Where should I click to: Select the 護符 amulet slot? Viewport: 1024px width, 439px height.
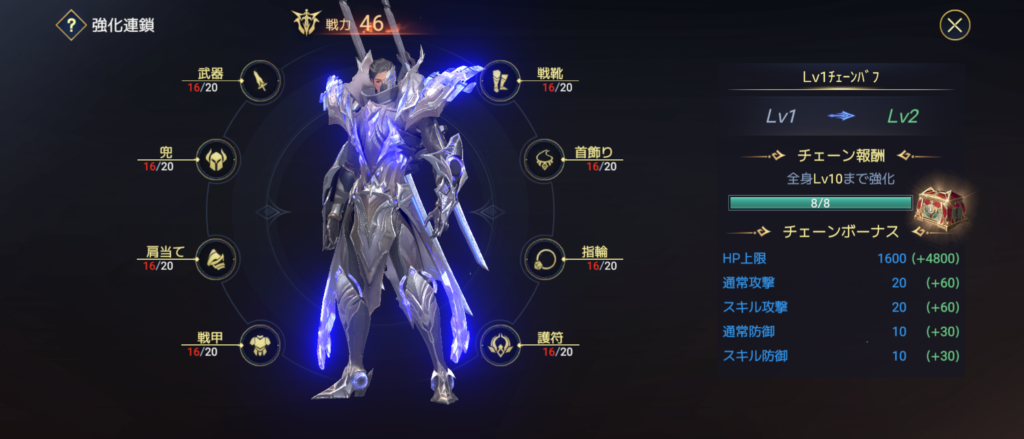(x=499, y=345)
